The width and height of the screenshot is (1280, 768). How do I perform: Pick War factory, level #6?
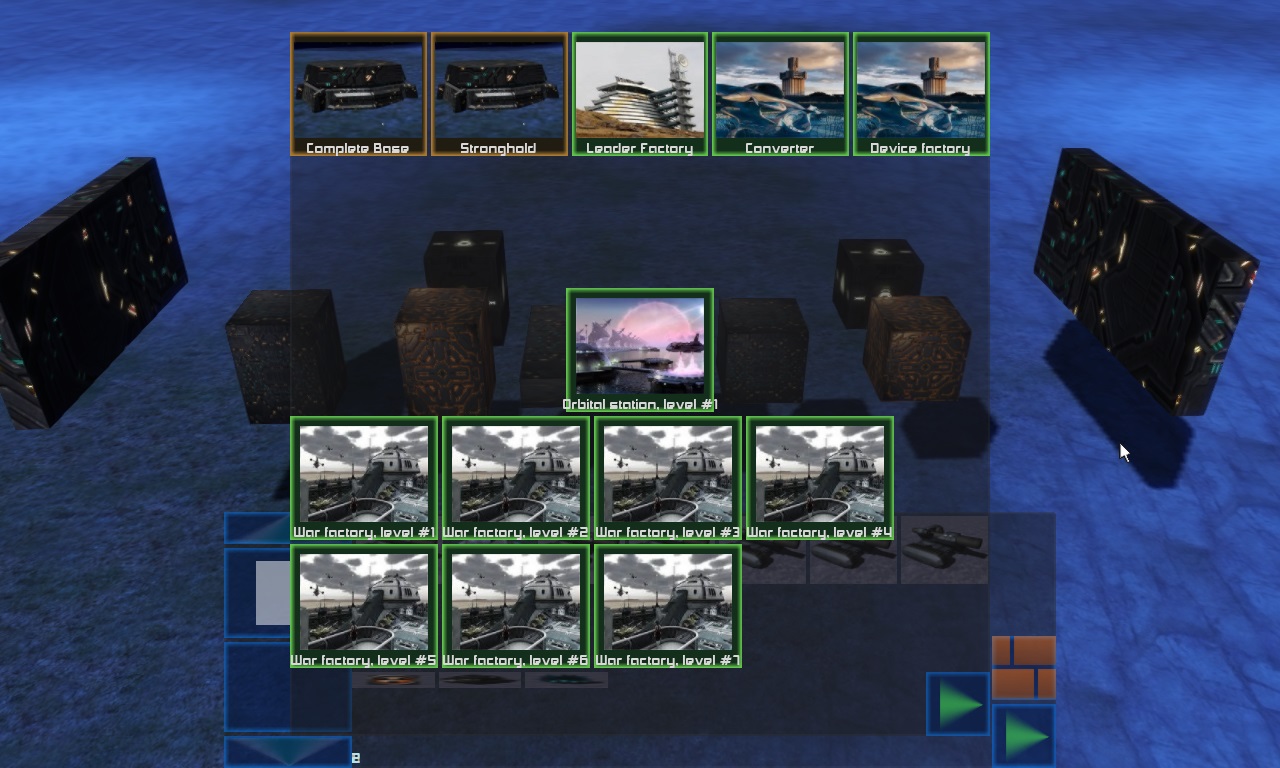516,605
